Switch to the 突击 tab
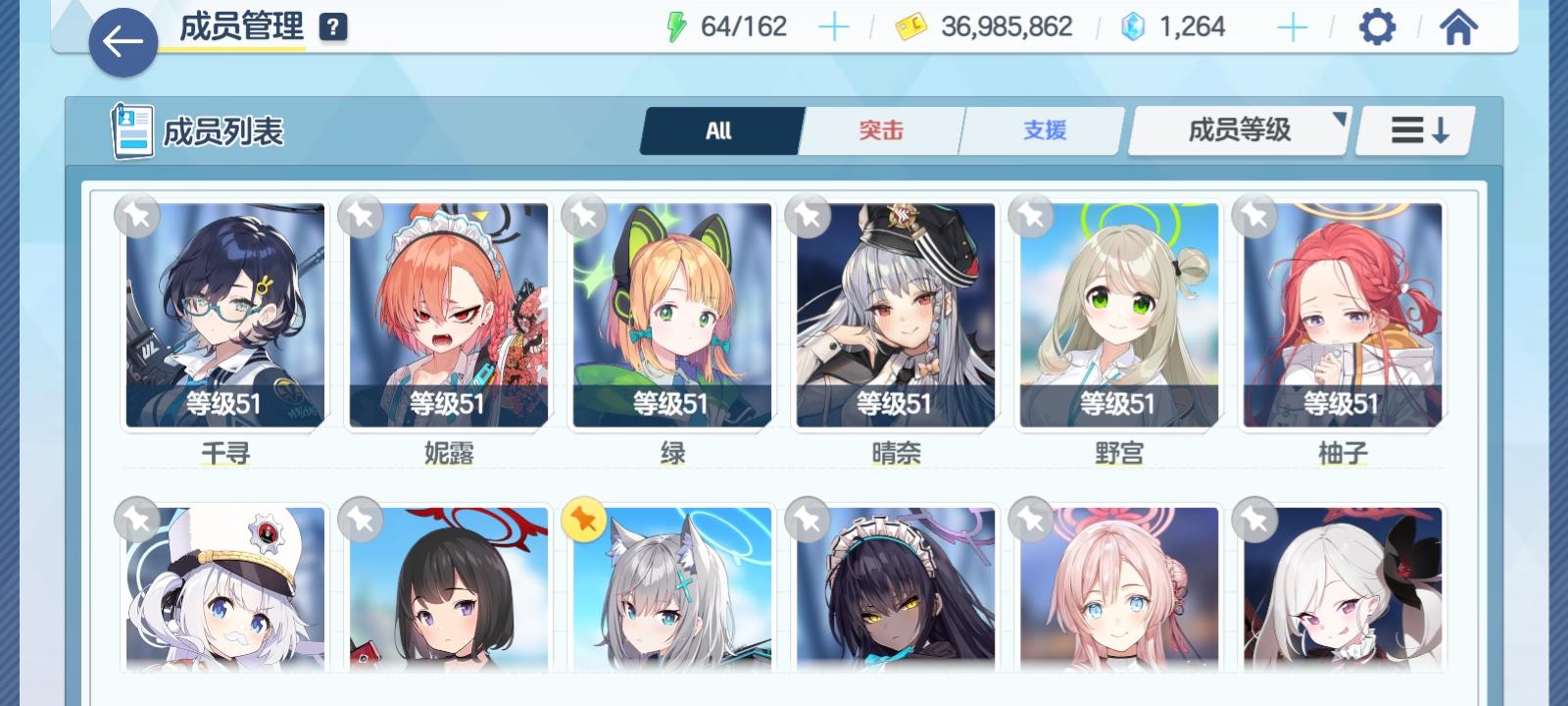 click(x=879, y=129)
